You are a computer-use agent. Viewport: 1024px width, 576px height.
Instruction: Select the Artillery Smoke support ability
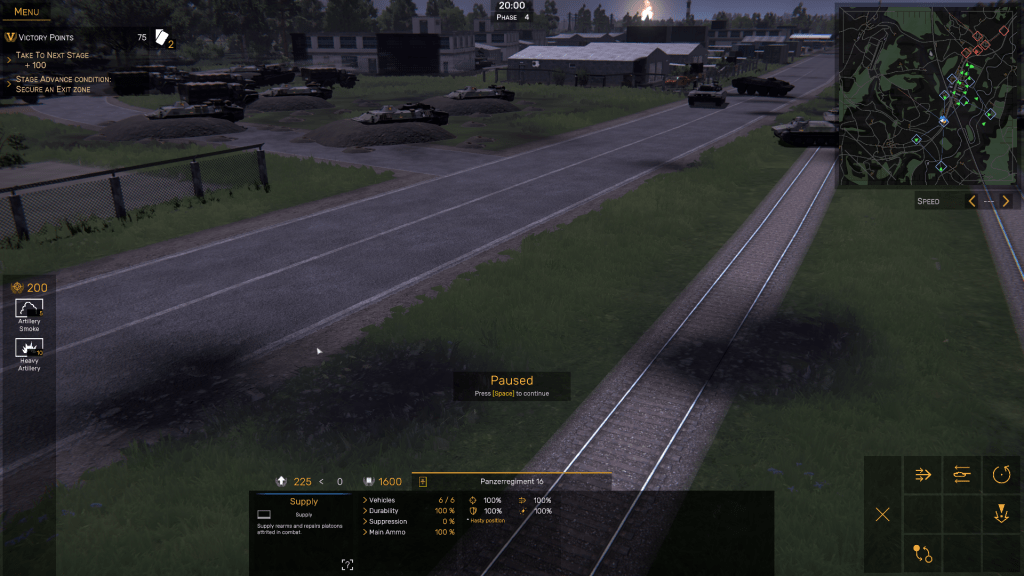[x=29, y=311]
